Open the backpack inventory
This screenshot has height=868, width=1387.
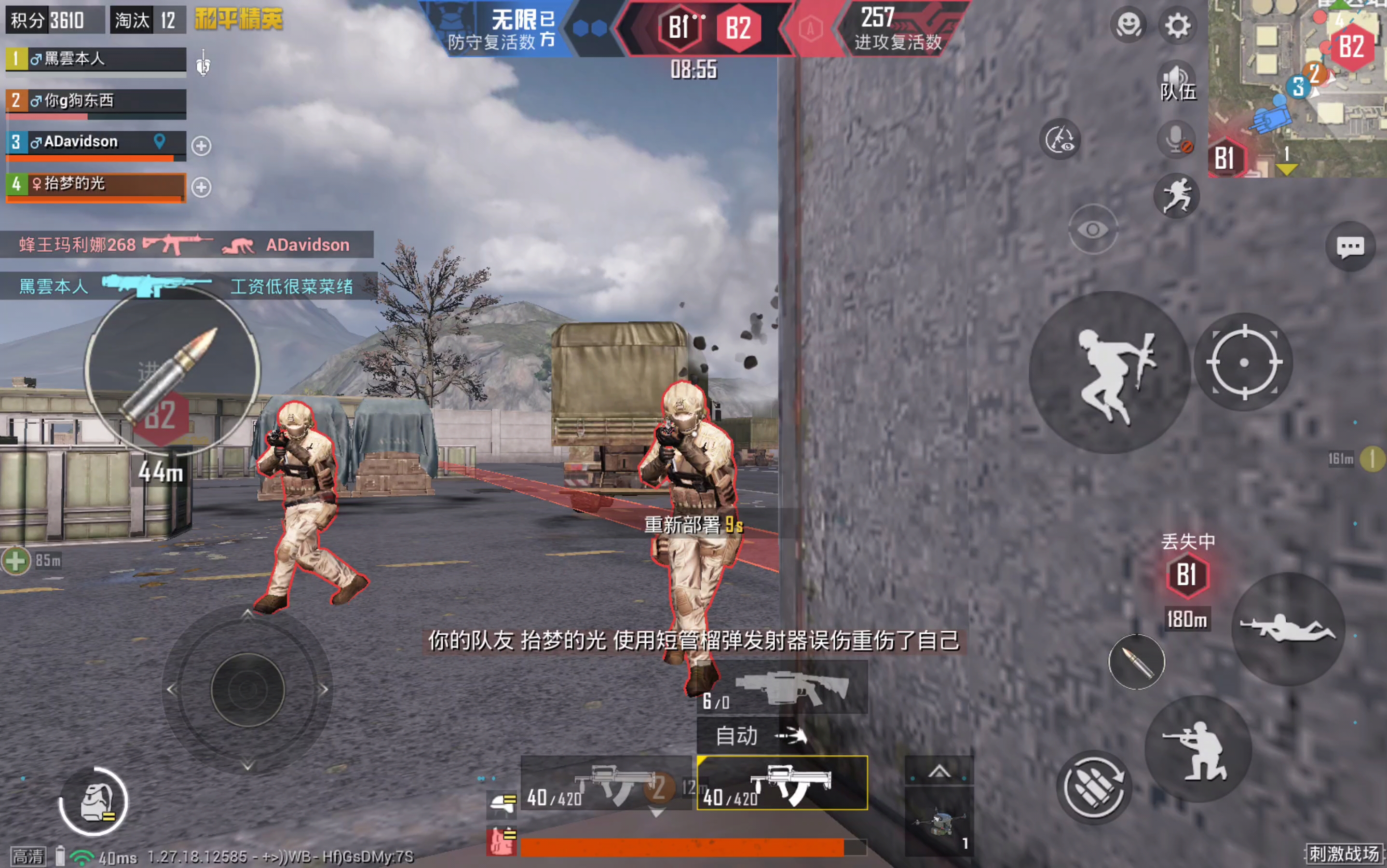[94, 802]
